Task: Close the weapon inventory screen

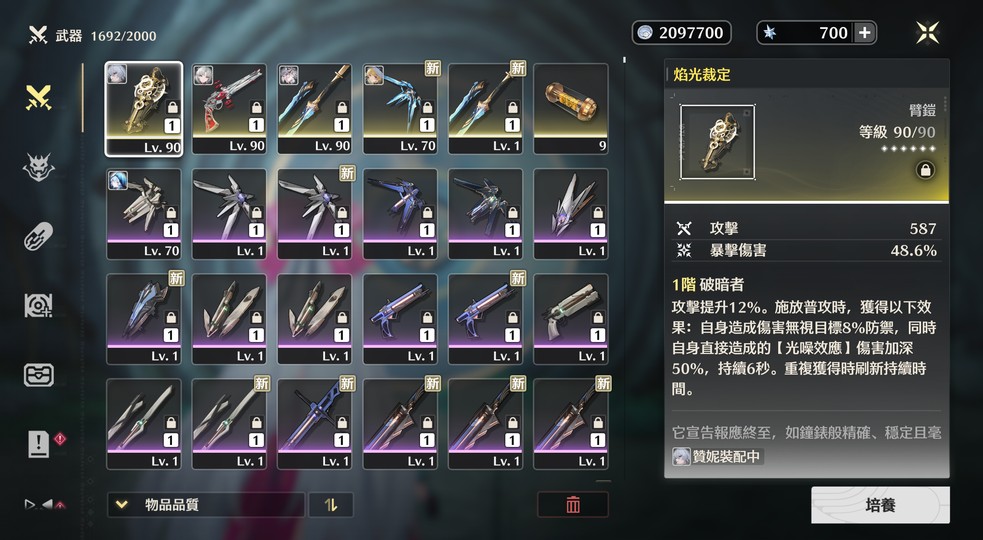Action: click(x=927, y=33)
